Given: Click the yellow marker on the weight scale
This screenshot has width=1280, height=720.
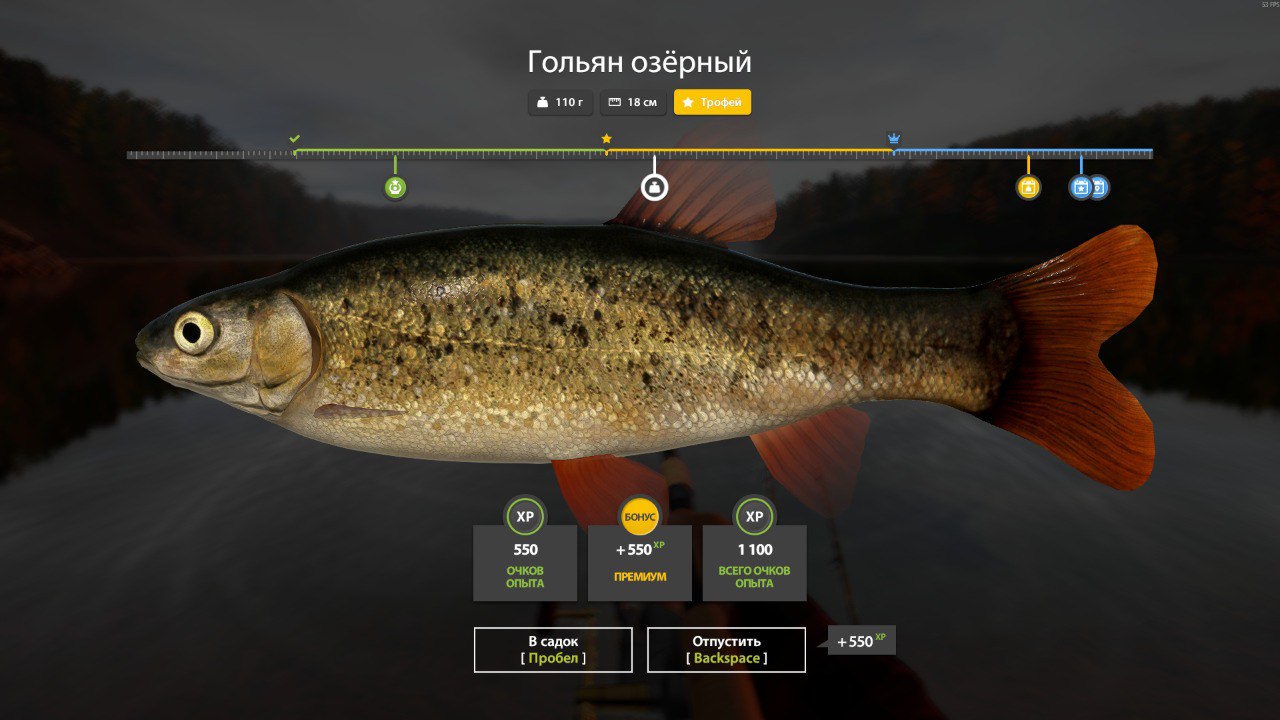Looking at the screenshot, I should click(x=1028, y=187).
